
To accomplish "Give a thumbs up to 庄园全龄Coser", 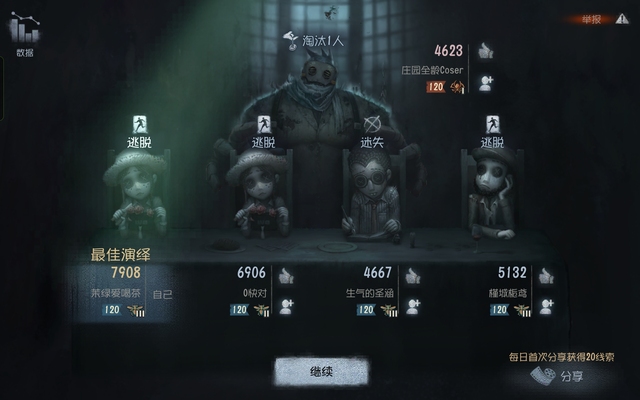I will tap(486, 51).
